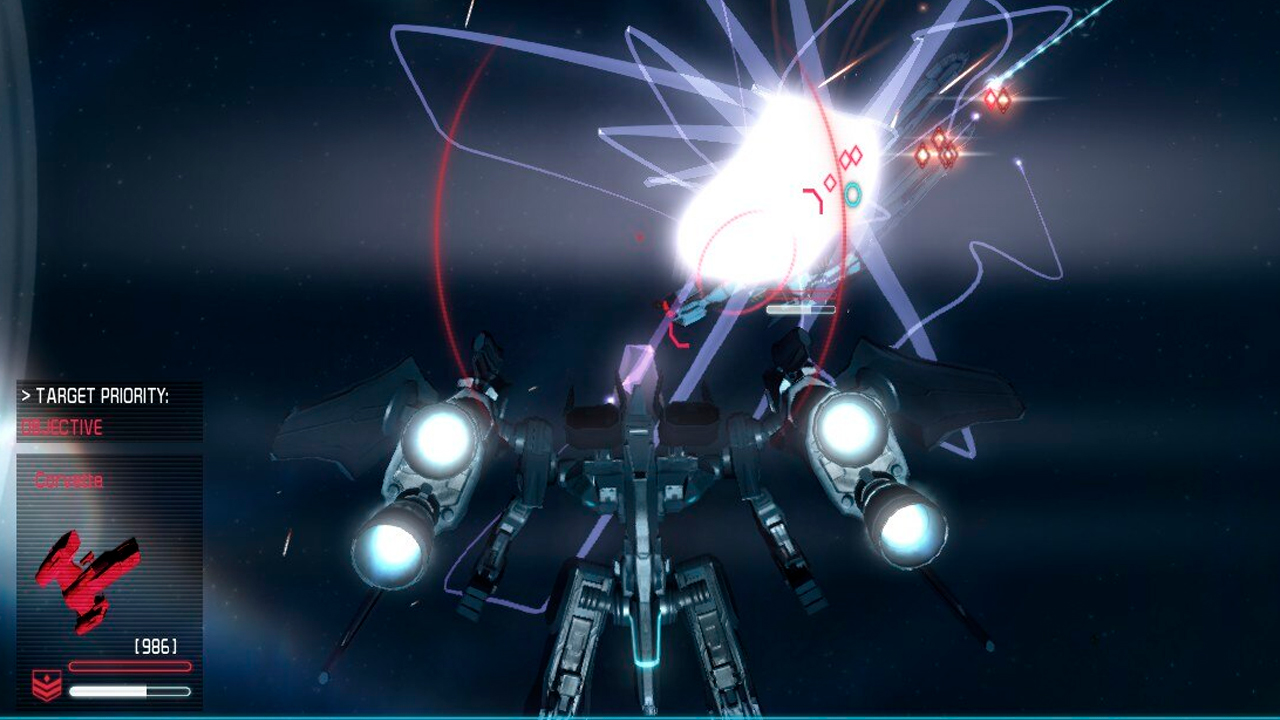Select the small red diamond marker near reticle
This screenshot has width=1280, height=720.
click(x=830, y=182)
